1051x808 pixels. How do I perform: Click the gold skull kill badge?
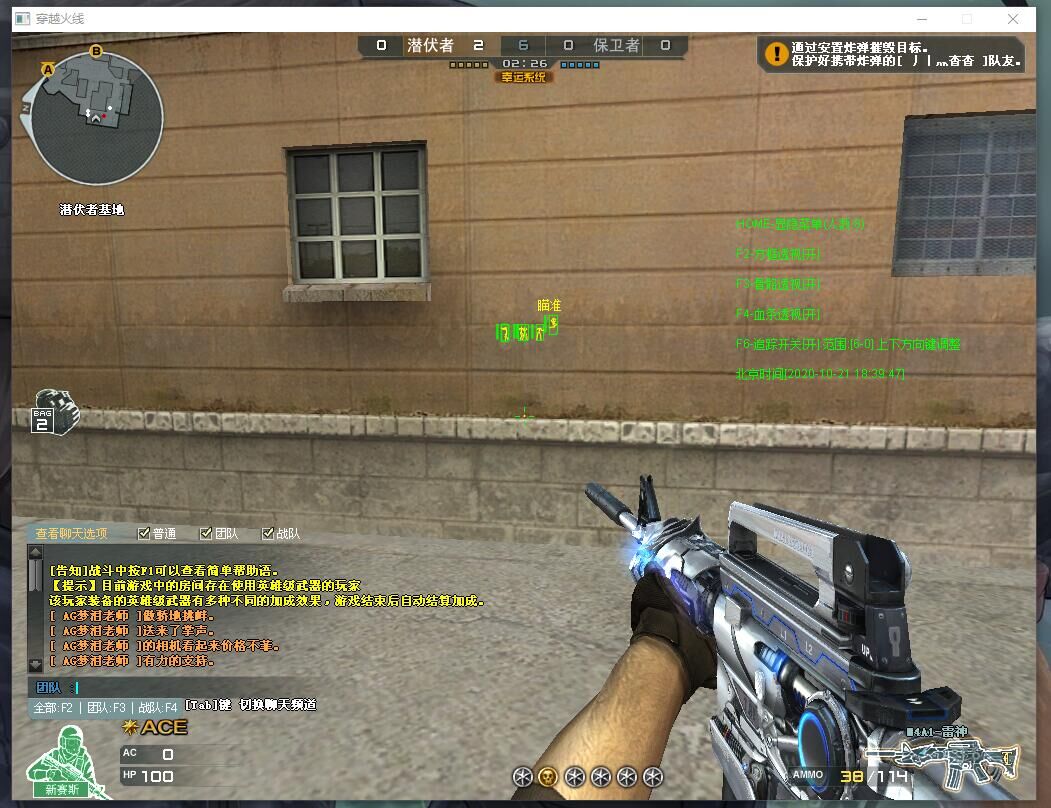(547, 776)
